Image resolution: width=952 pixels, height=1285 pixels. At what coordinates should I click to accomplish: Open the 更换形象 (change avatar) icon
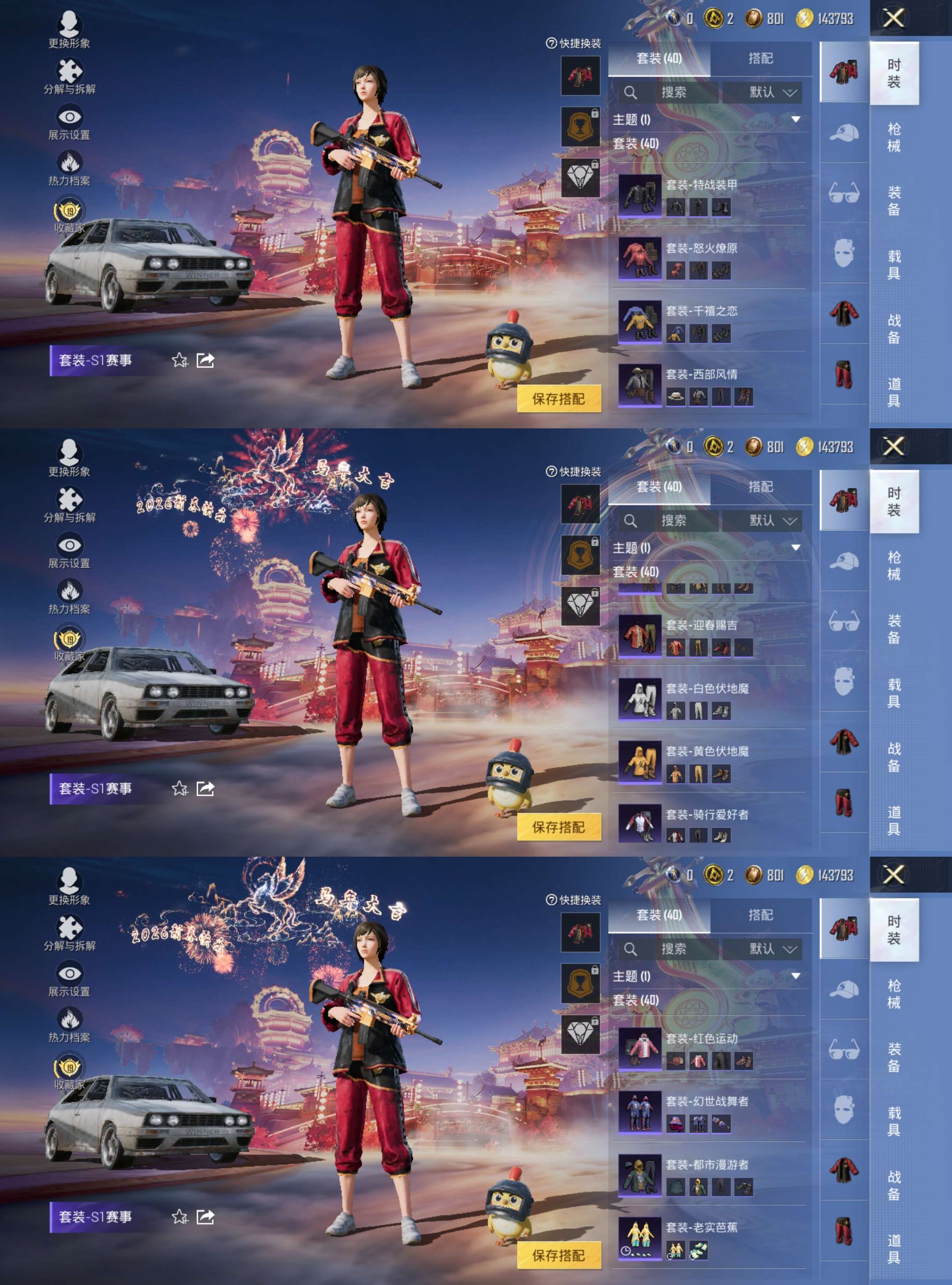click(x=69, y=23)
